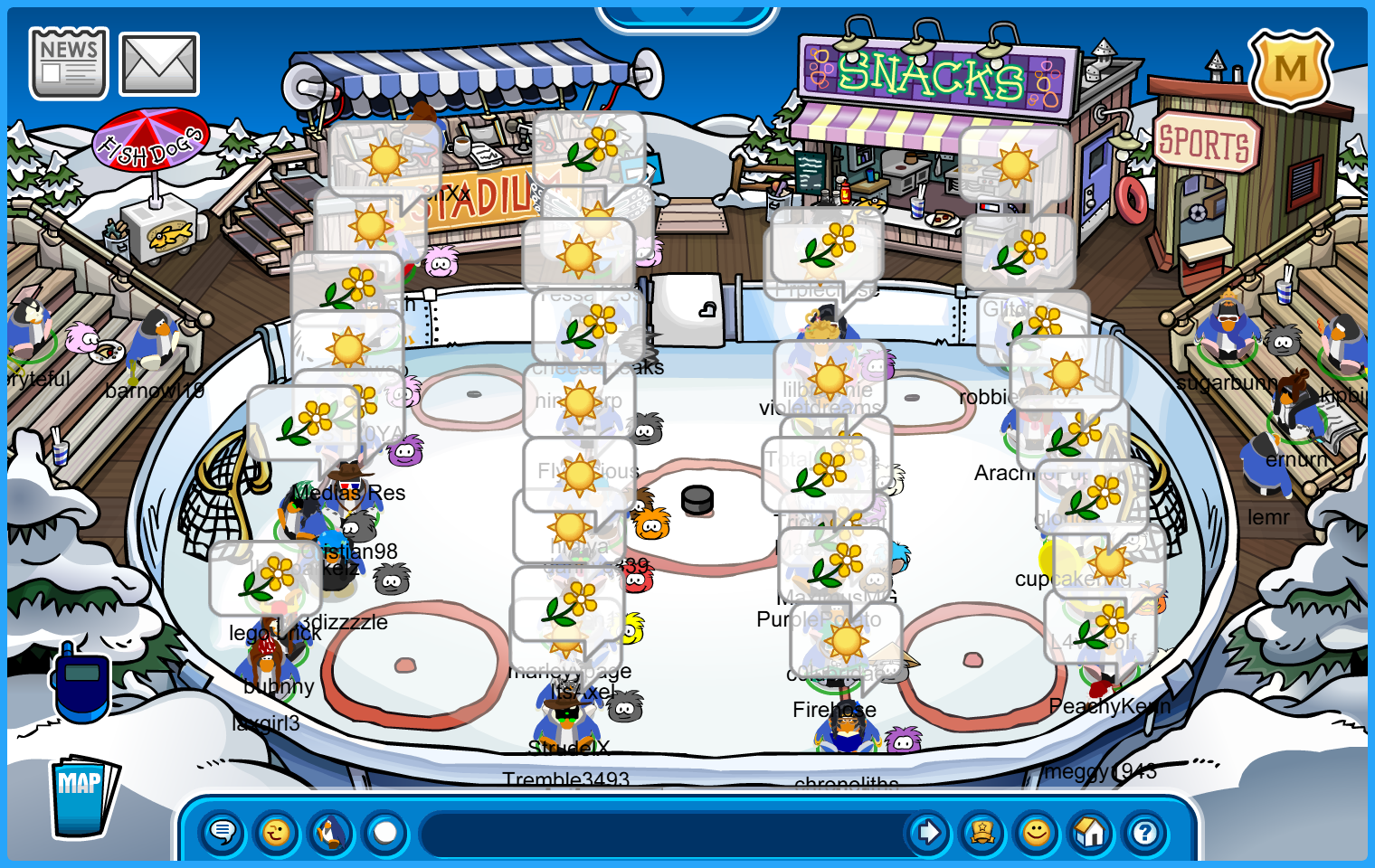Check the mail envelope inbox
This screenshot has width=1375, height=868.
(x=159, y=64)
